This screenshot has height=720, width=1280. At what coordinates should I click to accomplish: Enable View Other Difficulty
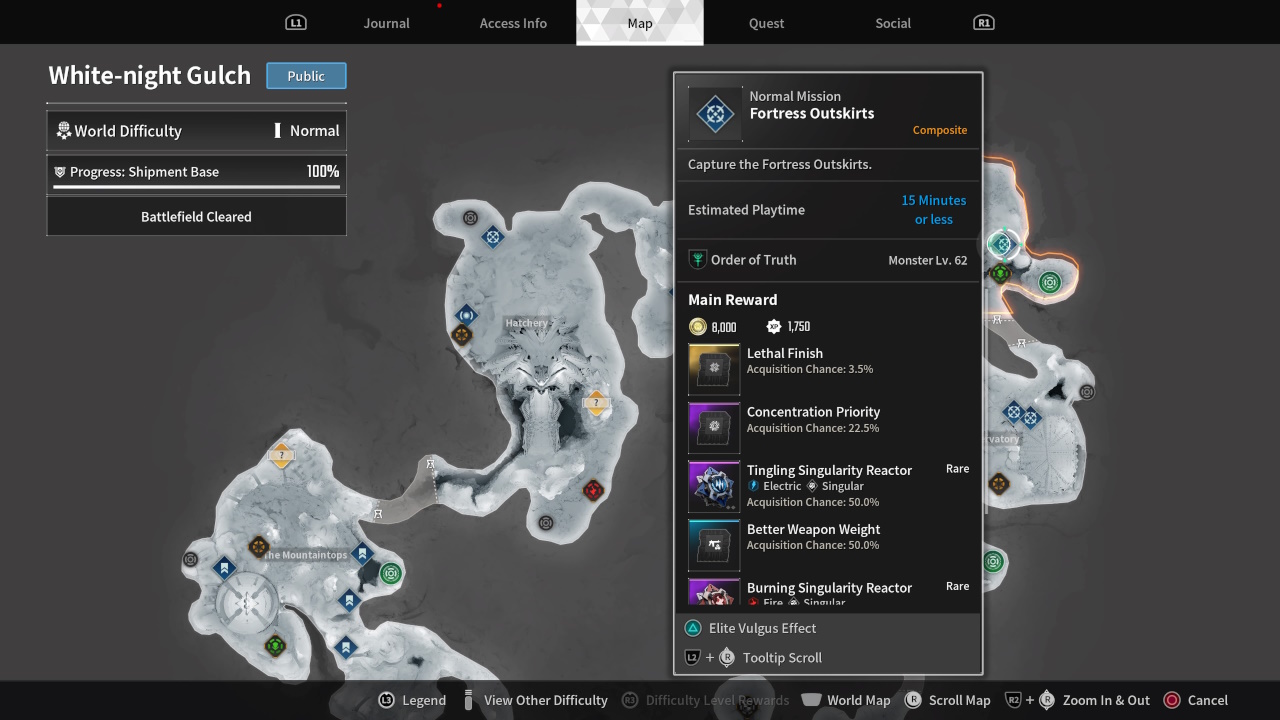tap(545, 700)
